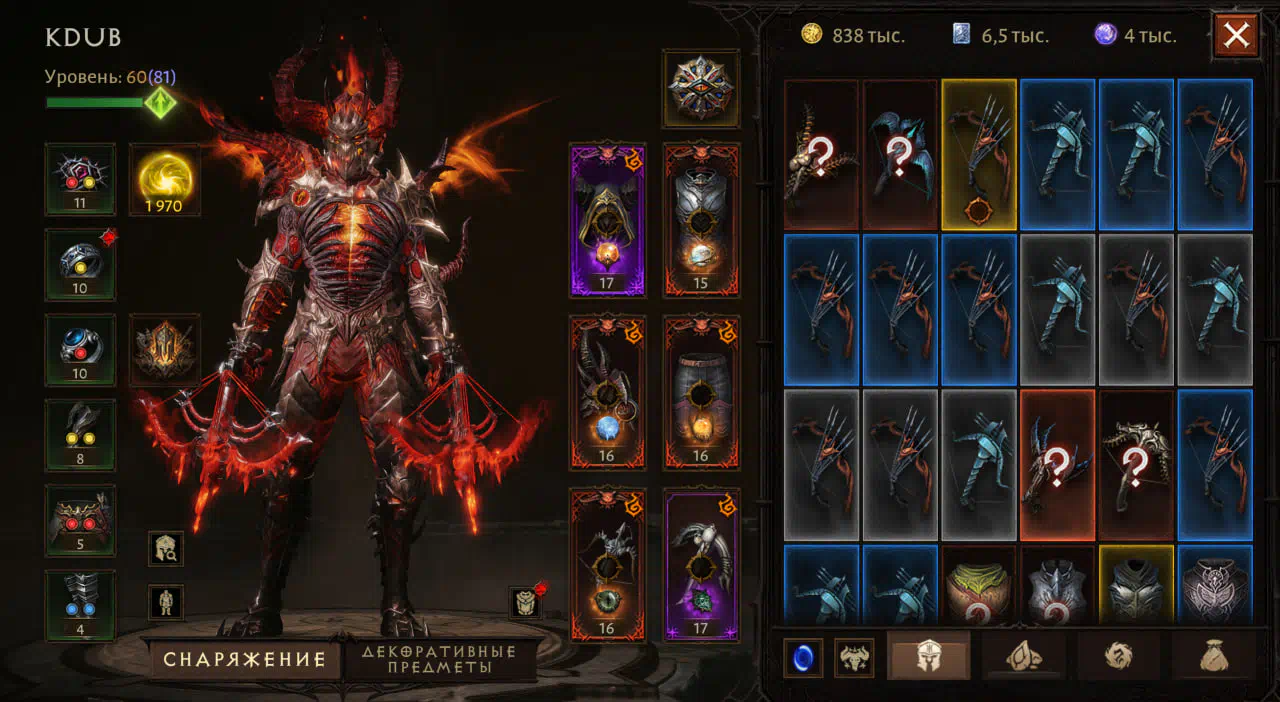Select the equipped pants ranked 16

pos(700,392)
